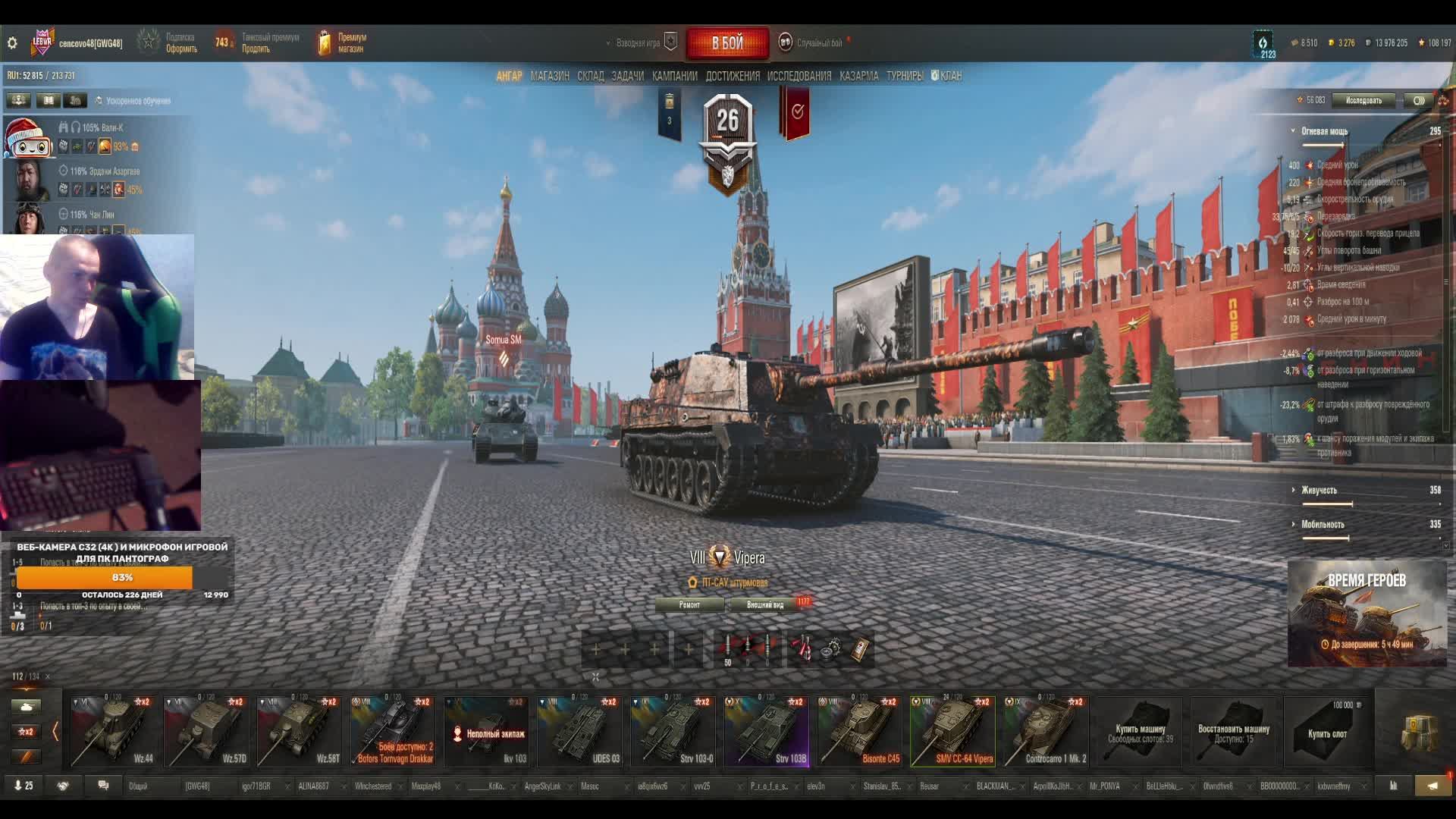Open the Восстановить машину tile
The image size is (1456, 819).
pos(1233,732)
